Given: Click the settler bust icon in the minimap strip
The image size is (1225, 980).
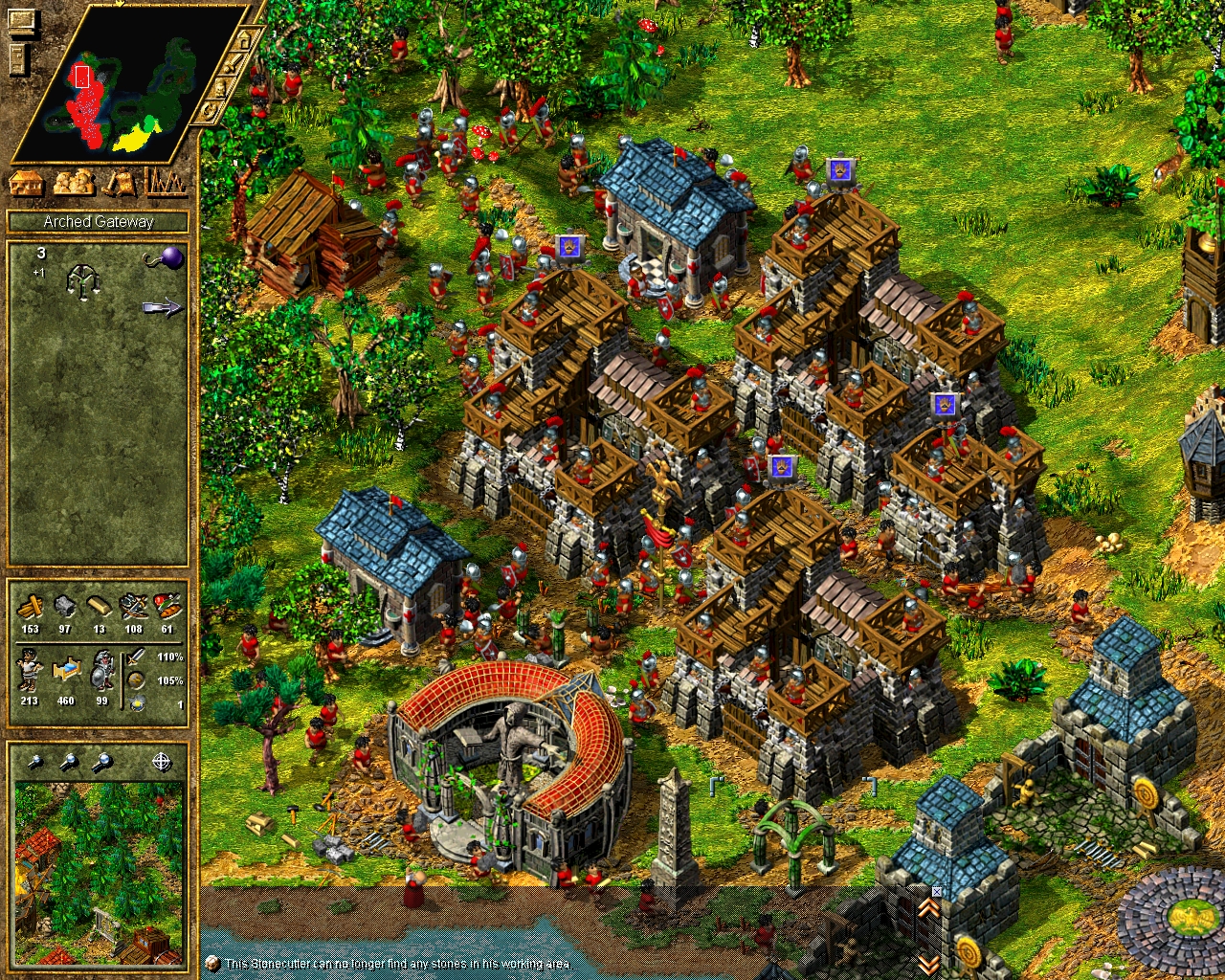Looking at the screenshot, I should pyautogui.click(x=219, y=88).
